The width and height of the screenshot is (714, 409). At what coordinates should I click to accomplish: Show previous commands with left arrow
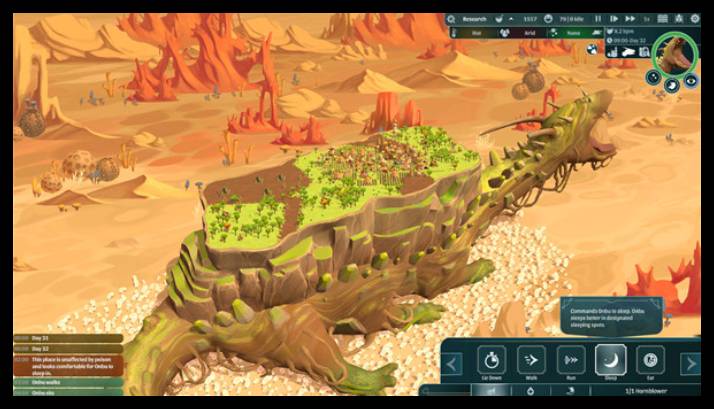(453, 363)
